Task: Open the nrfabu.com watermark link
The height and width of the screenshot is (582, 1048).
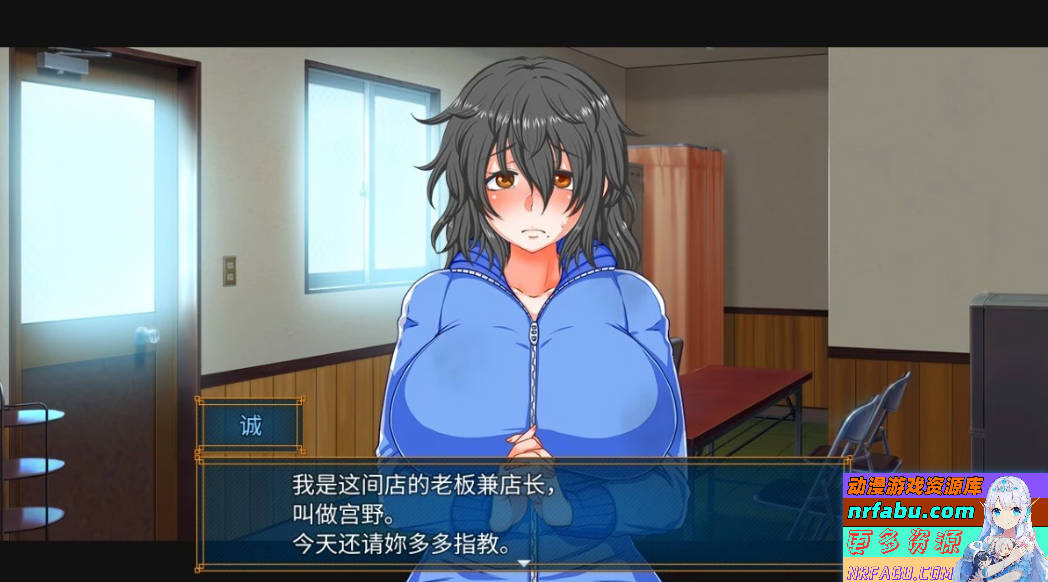Action: tap(909, 511)
